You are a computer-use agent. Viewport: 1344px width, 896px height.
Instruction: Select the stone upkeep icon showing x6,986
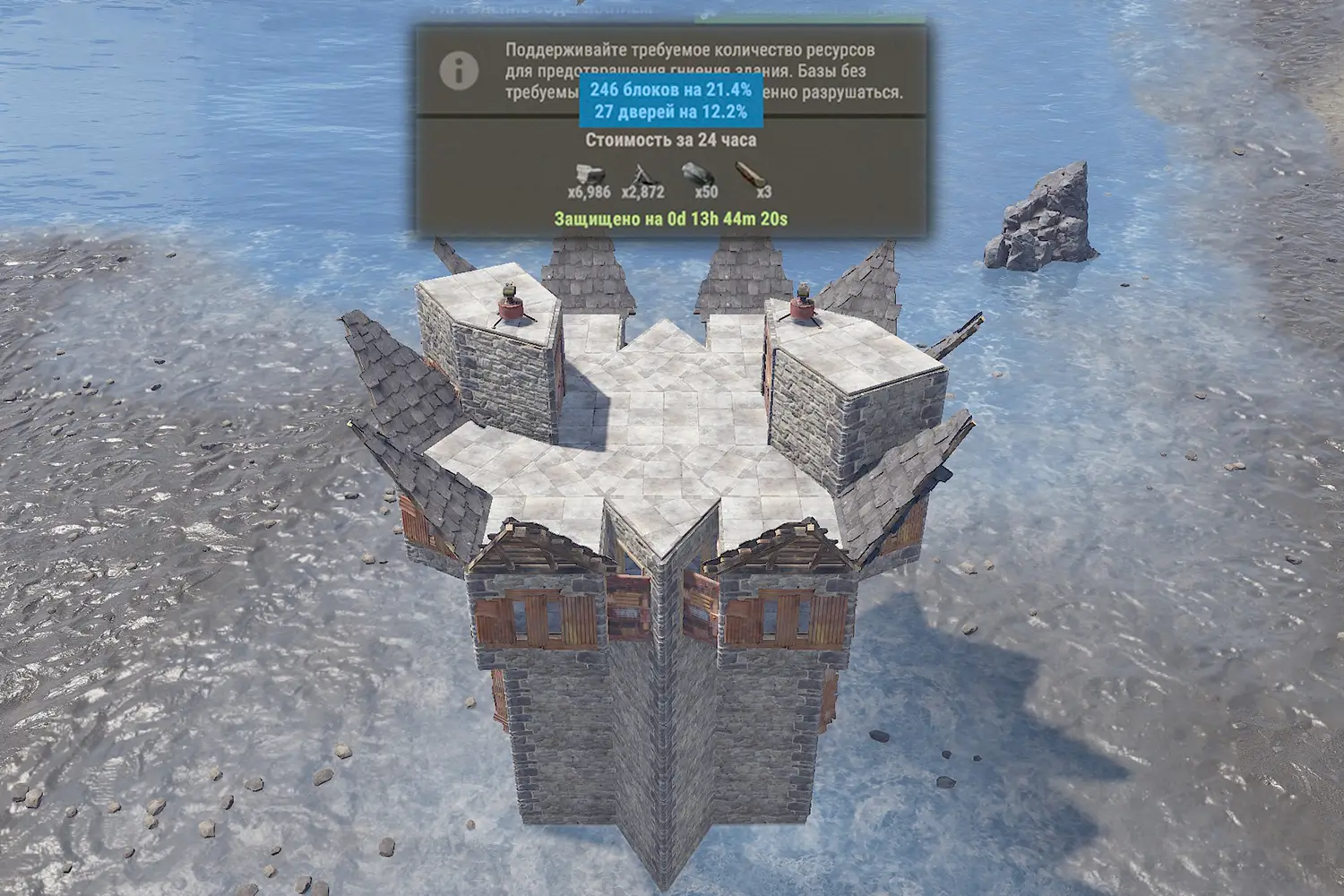pyautogui.click(x=589, y=174)
